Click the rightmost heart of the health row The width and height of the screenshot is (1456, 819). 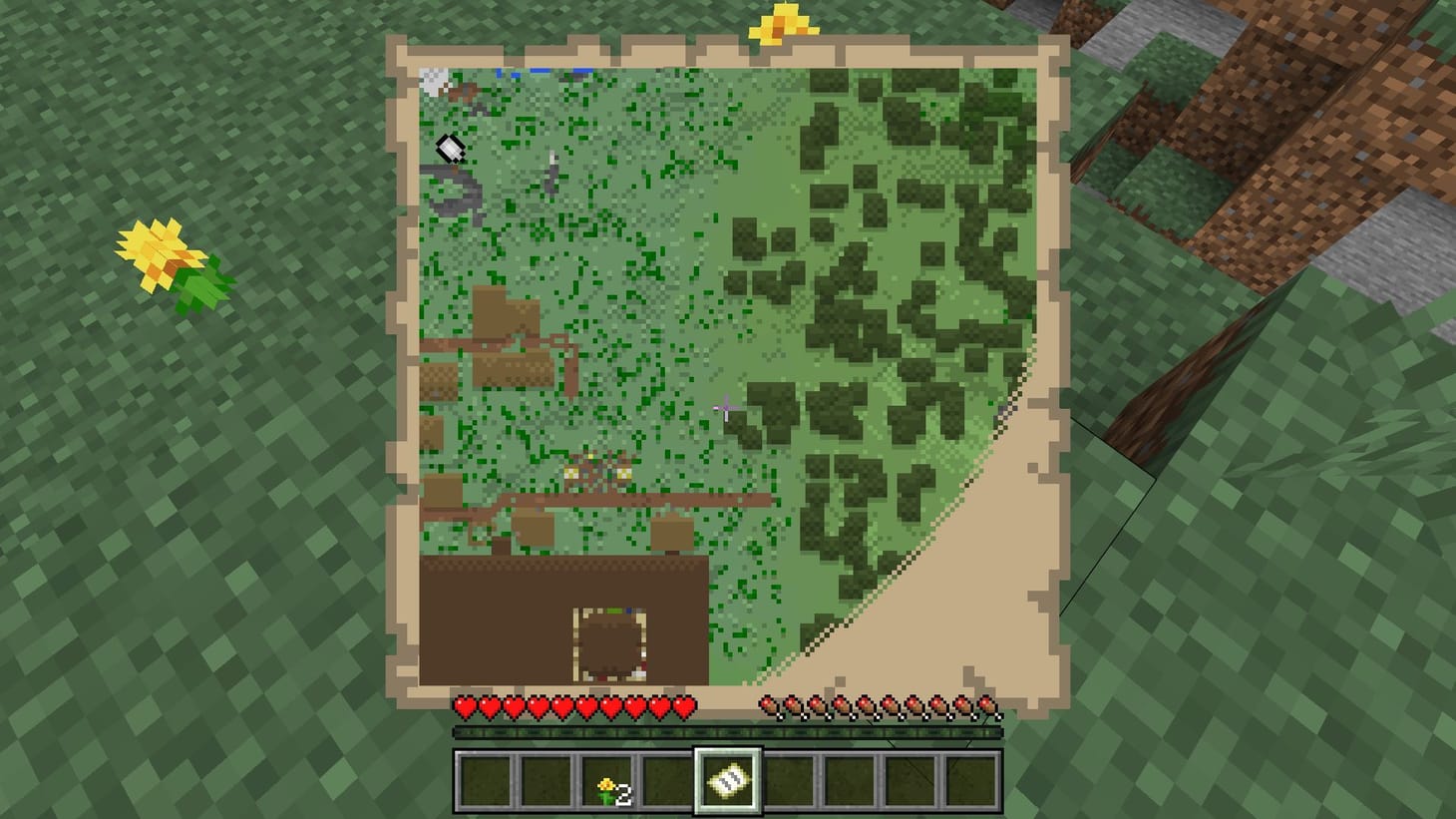click(684, 705)
